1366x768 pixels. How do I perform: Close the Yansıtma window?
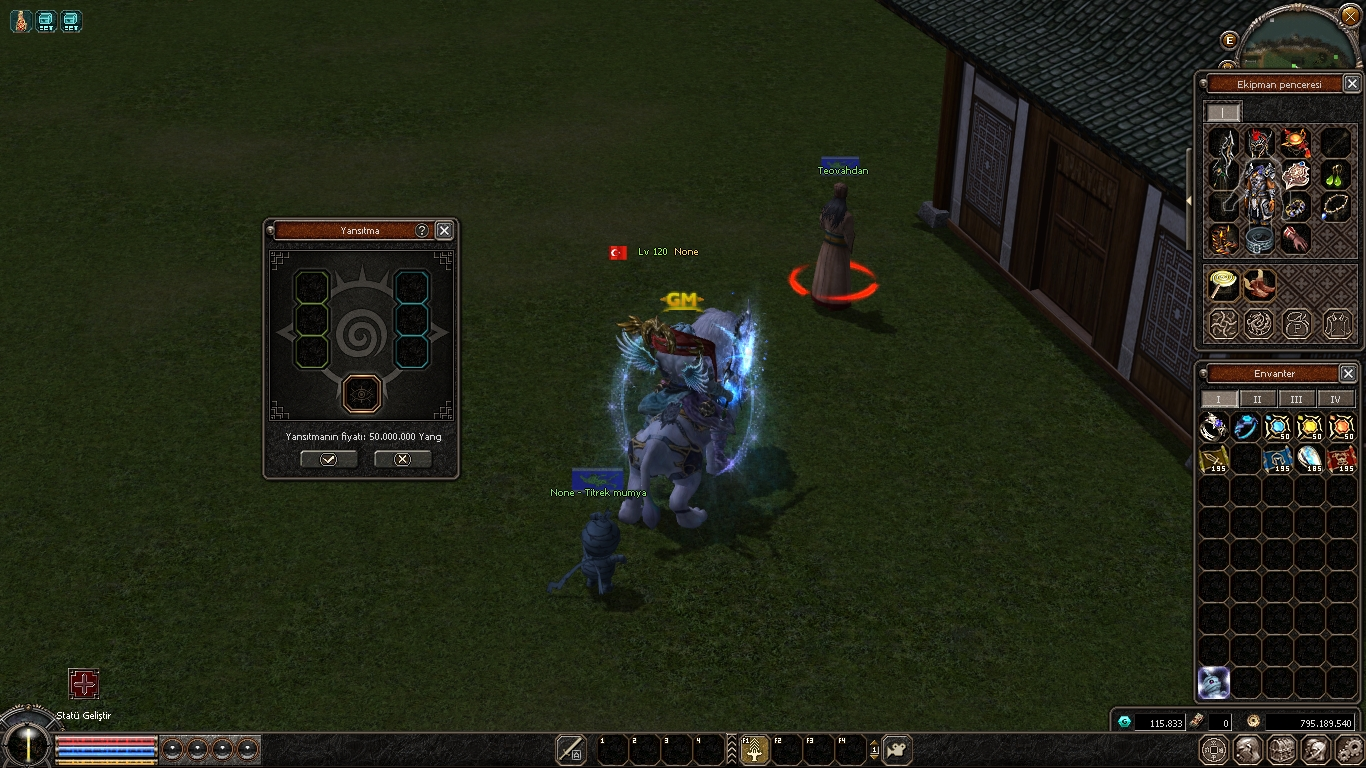pyautogui.click(x=444, y=231)
